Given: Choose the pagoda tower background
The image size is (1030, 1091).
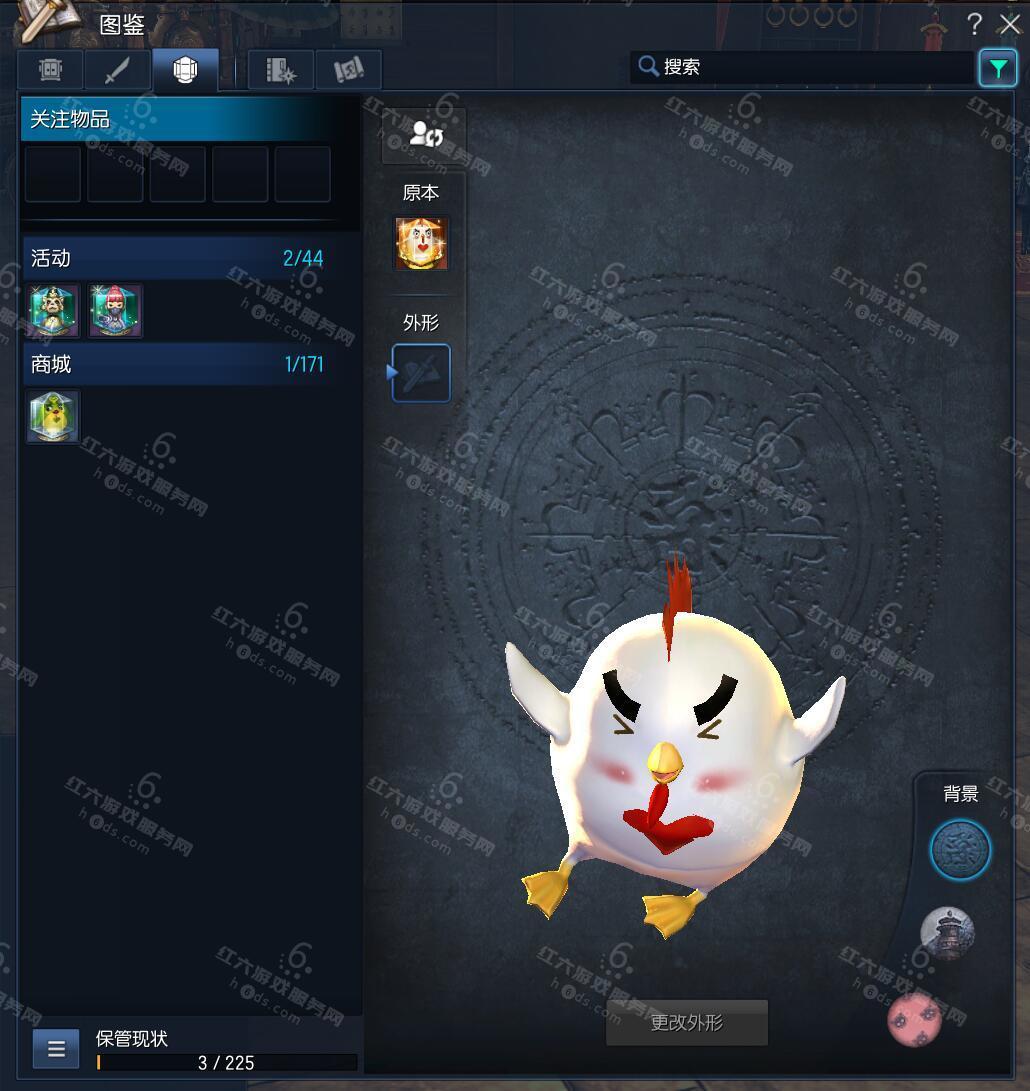Looking at the screenshot, I should coord(946,934).
